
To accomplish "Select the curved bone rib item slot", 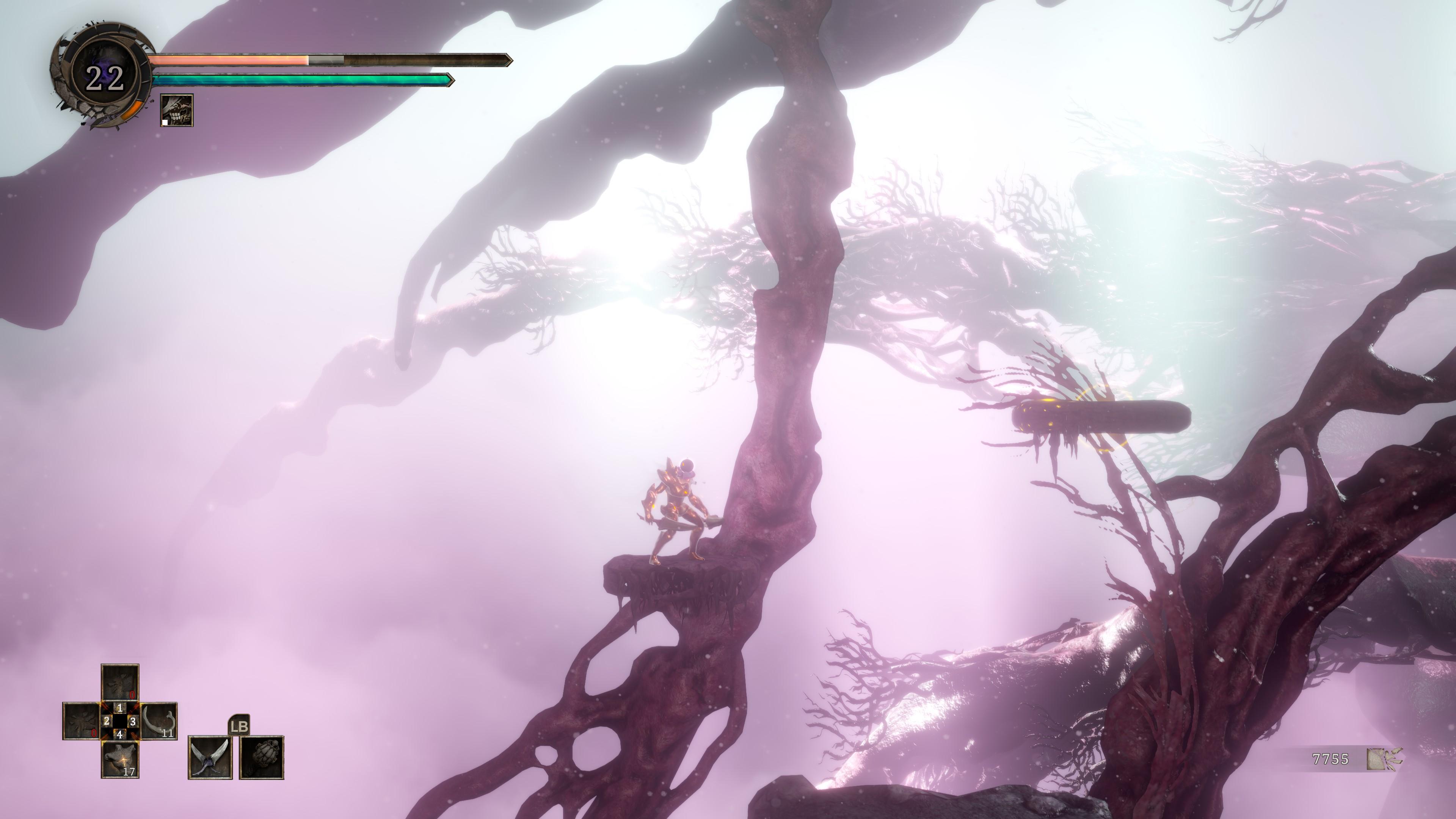I will point(158,721).
